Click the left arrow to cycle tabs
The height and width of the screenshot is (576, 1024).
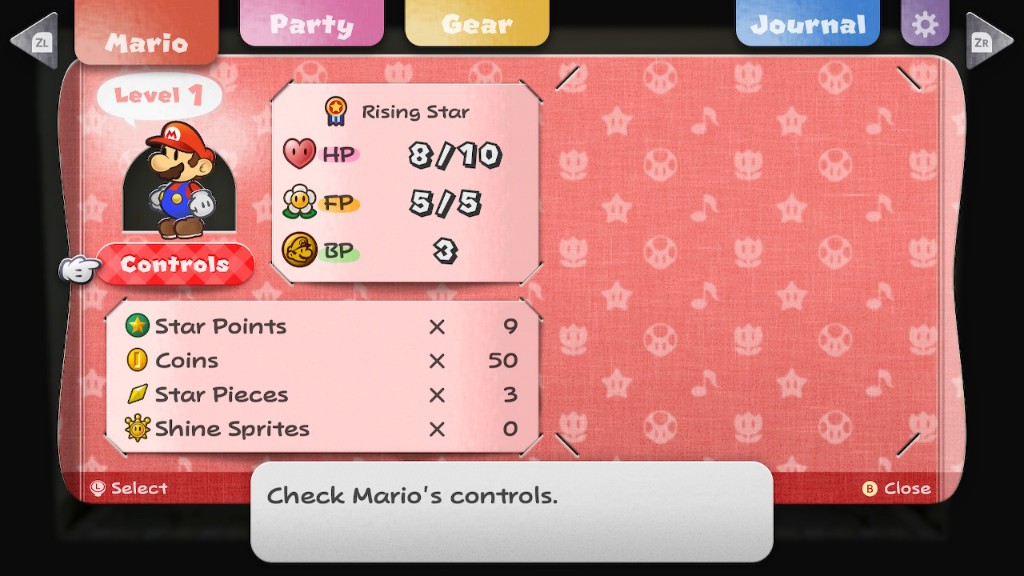click(x=33, y=42)
